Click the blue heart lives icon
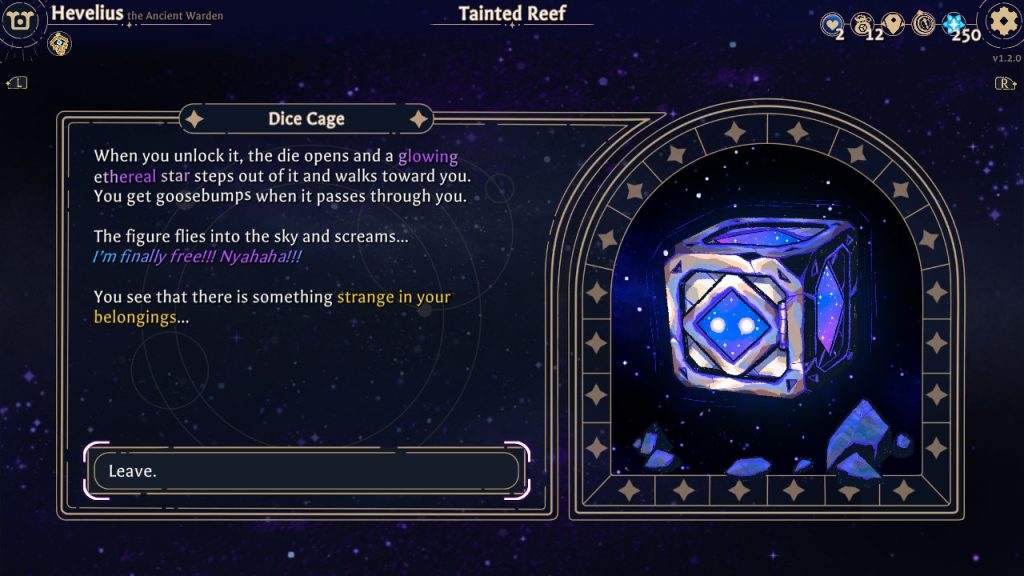The image size is (1024, 576). 832,23
